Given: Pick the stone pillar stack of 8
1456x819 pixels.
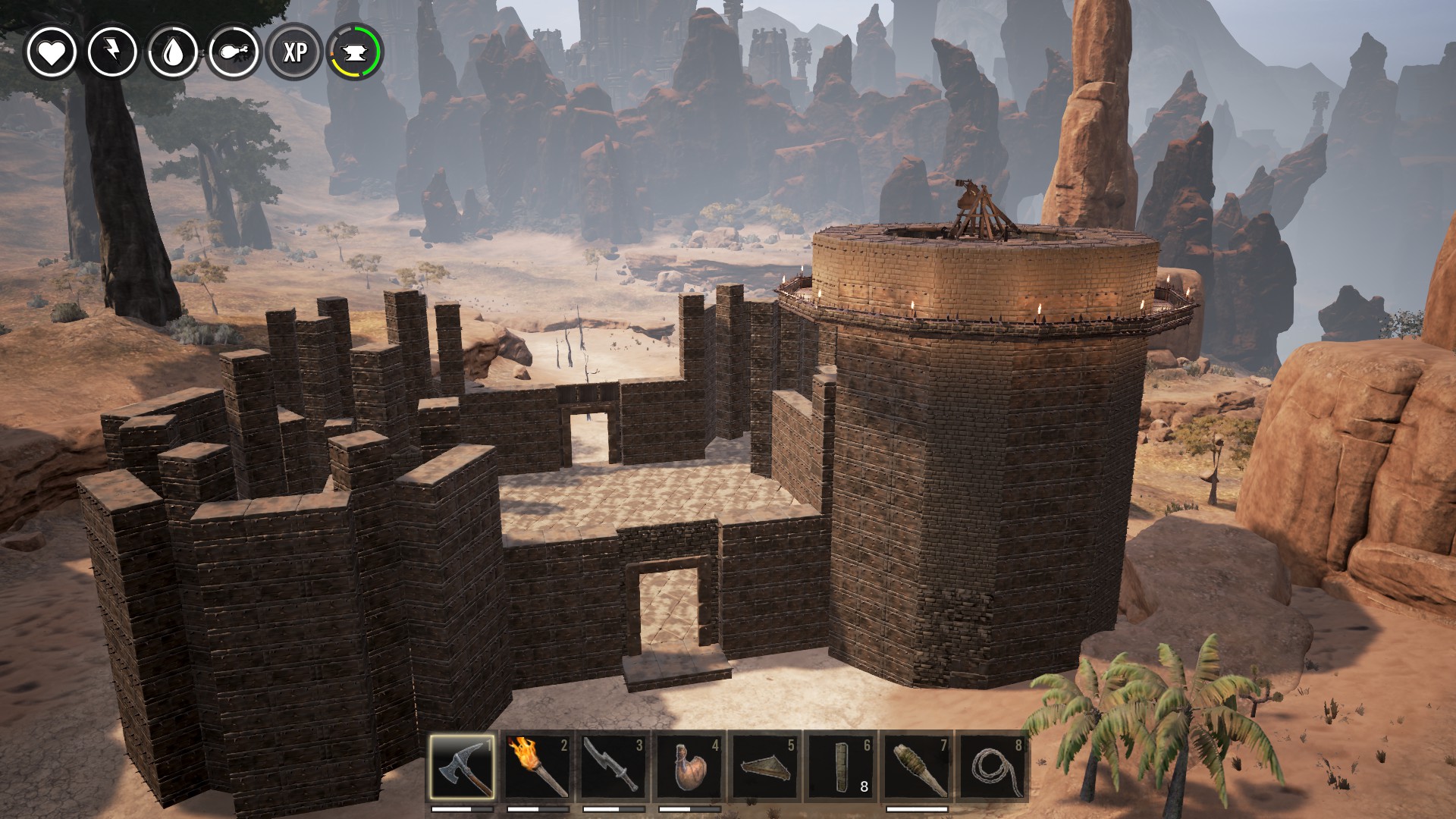Looking at the screenshot, I should 841,766.
